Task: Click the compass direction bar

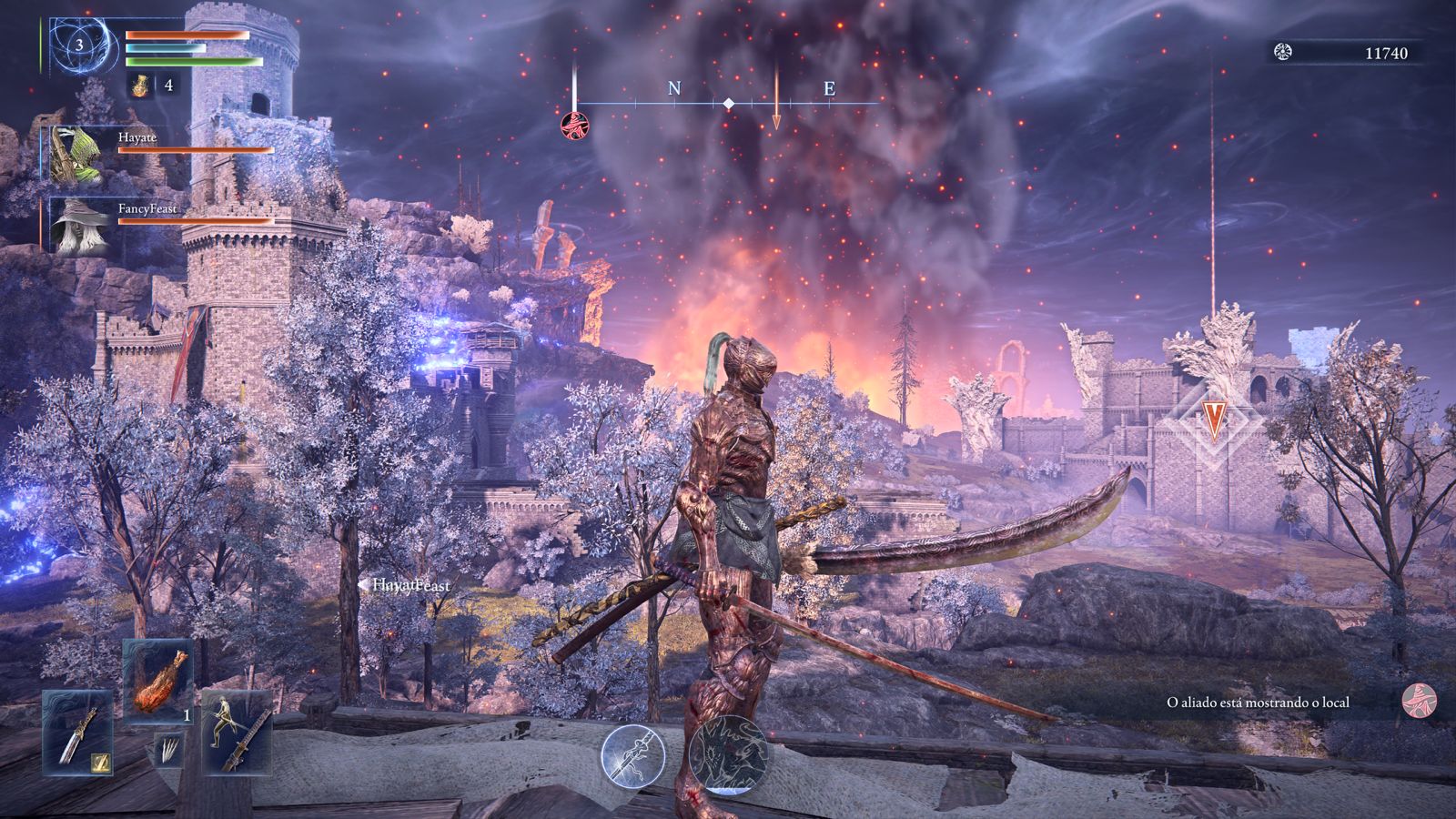Action: click(728, 104)
